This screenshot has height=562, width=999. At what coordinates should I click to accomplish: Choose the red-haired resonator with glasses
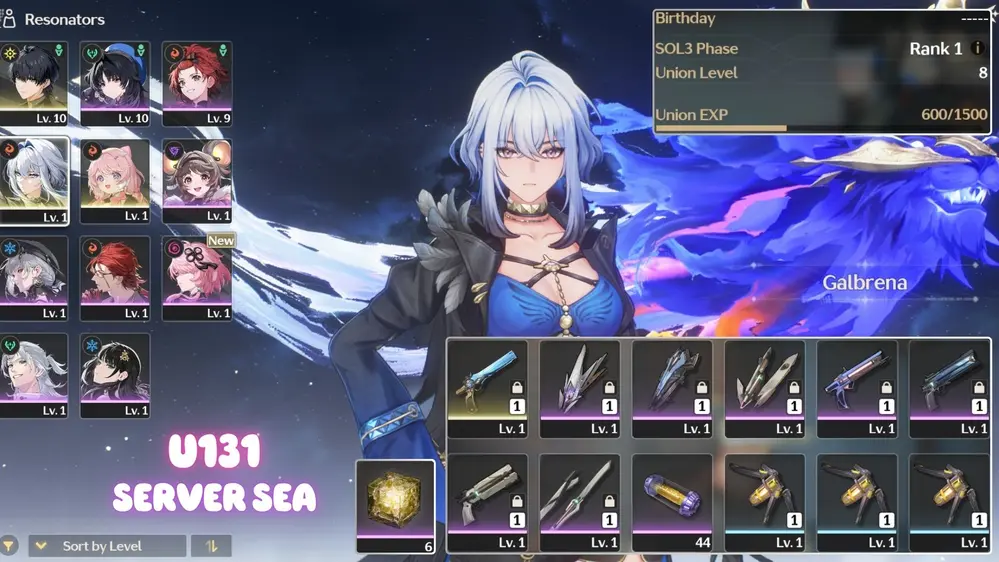click(115, 278)
